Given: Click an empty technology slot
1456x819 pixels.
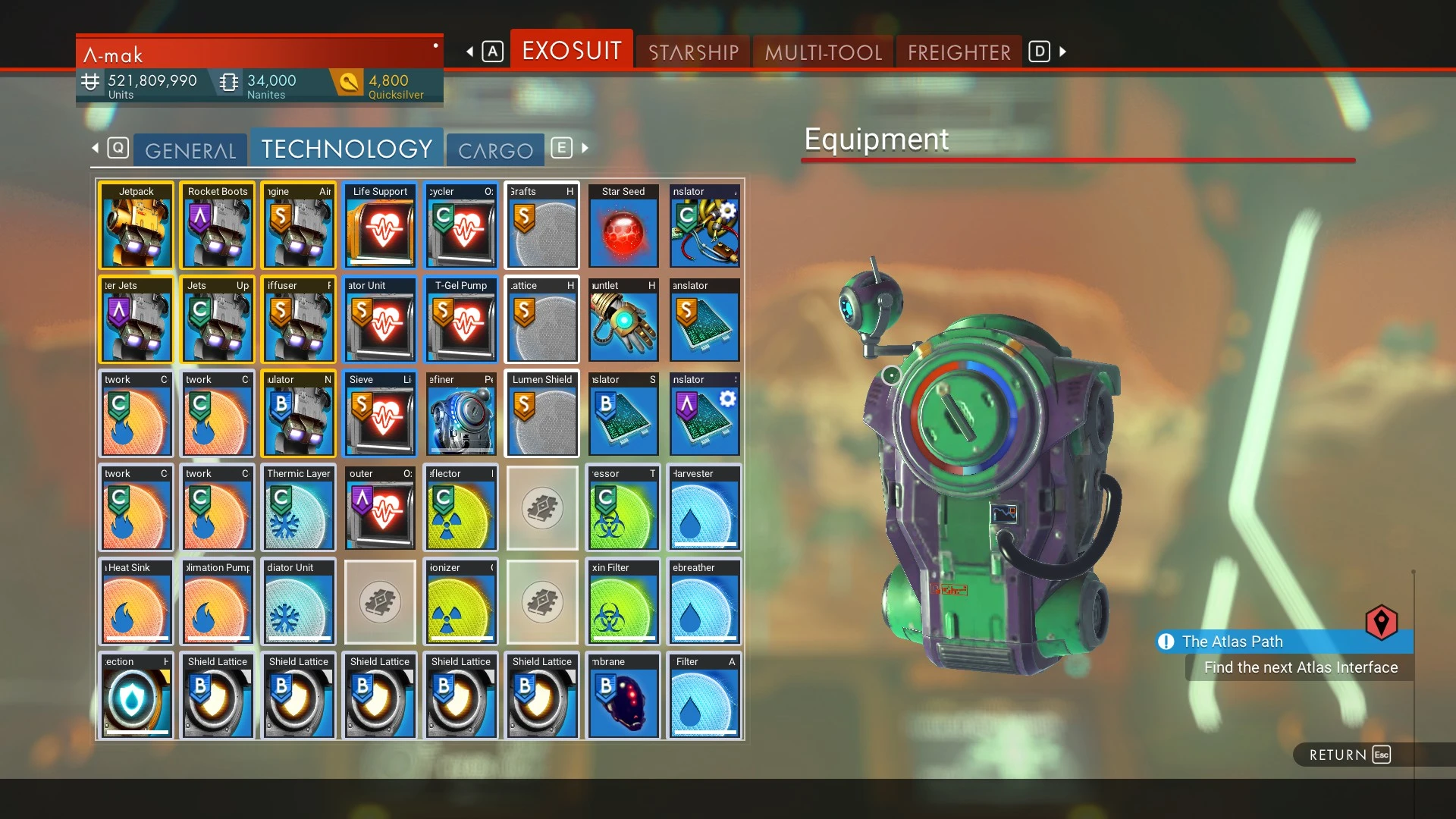Looking at the screenshot, I should tap(541, 508).
